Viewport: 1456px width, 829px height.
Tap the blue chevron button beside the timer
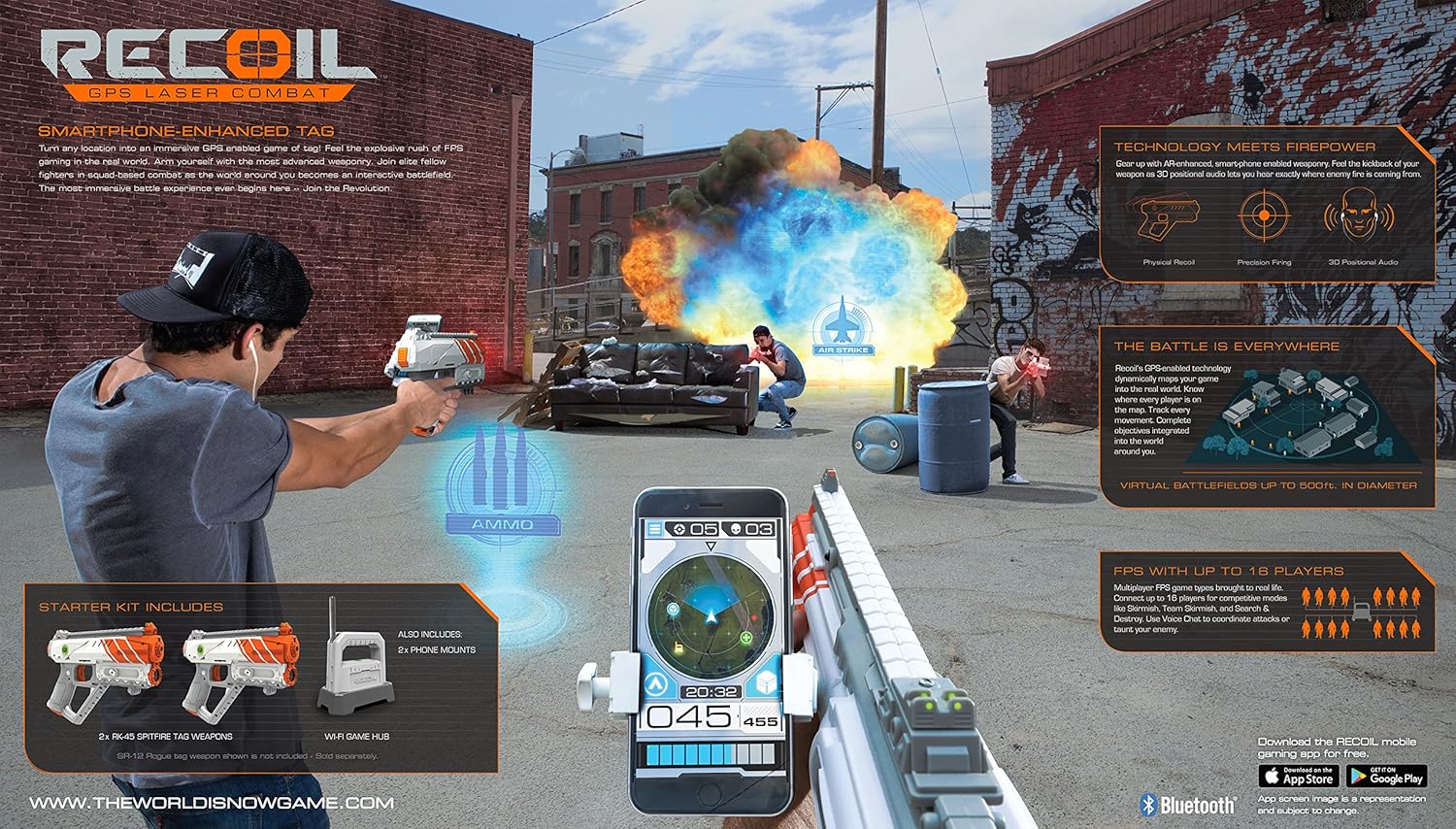coord(657,682)
